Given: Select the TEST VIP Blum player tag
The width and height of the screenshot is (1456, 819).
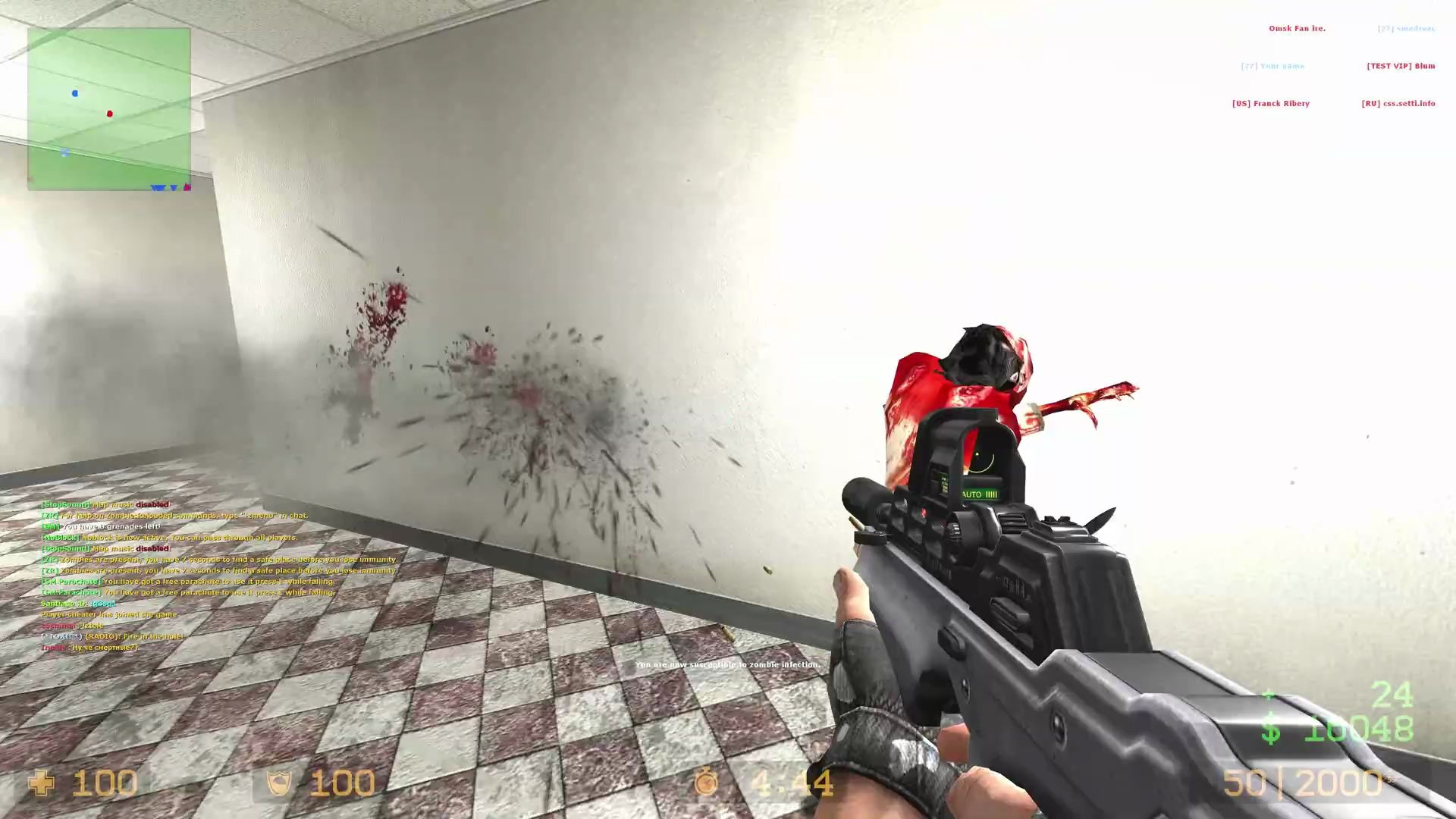Looking at the screenshot, I should click(x=1399, y=65).
